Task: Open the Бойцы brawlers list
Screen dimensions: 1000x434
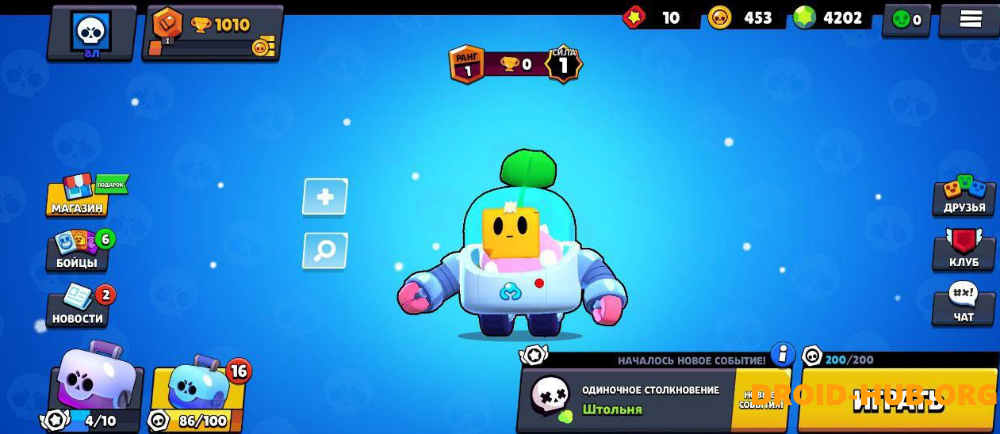Action: click(78, 250)
